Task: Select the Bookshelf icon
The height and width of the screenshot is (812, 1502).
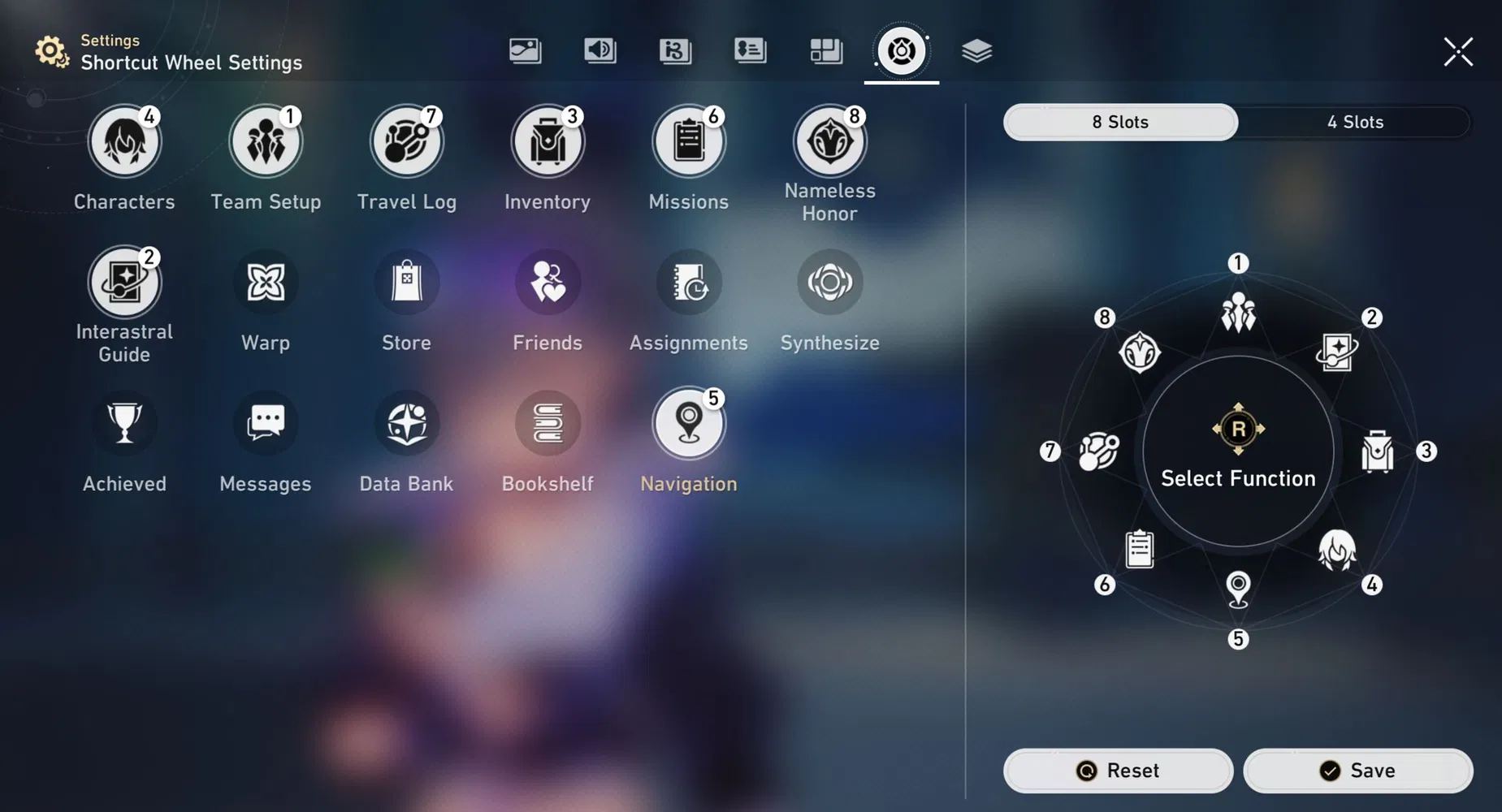Action: click(x=548, y=422)
